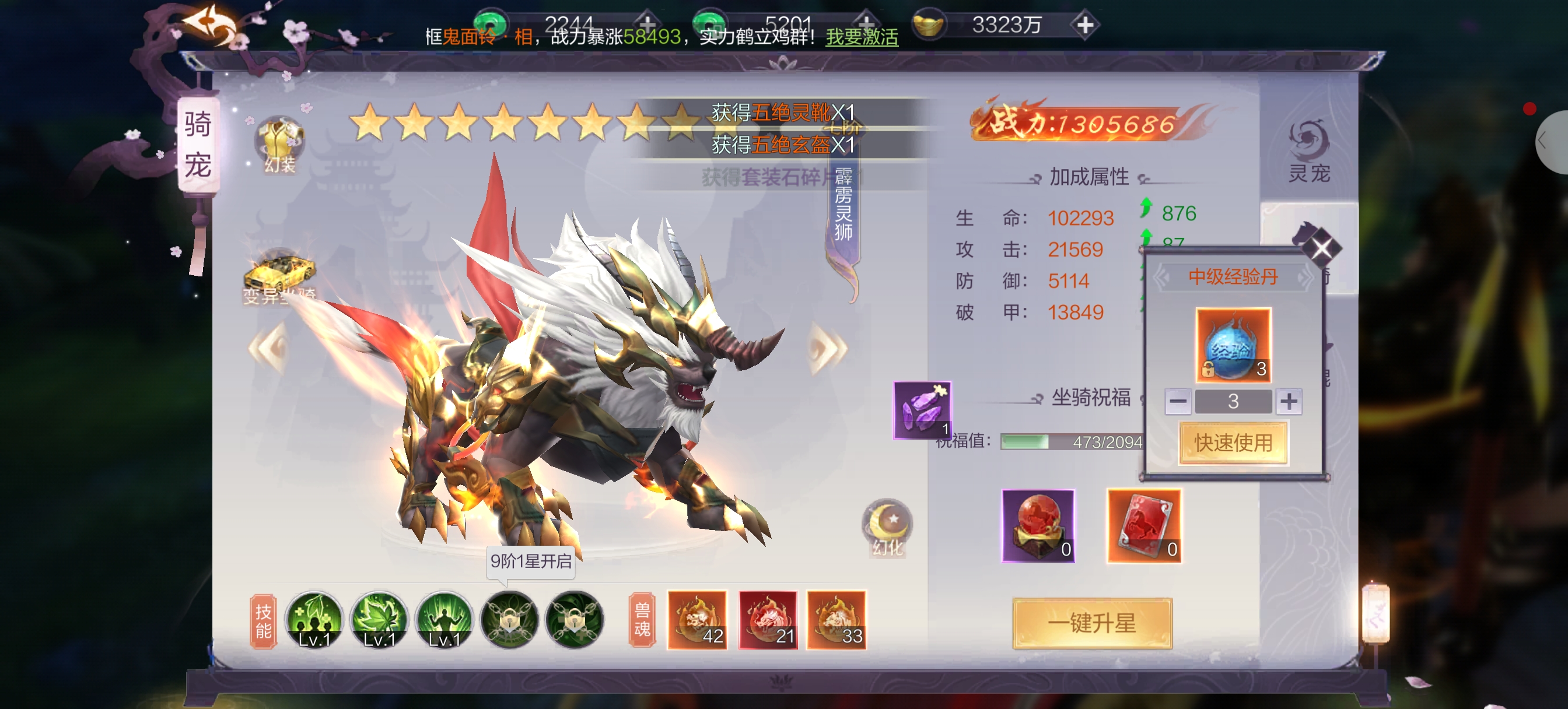Switch to the 灵宠 spirit pet tab

click(1310, 152)
